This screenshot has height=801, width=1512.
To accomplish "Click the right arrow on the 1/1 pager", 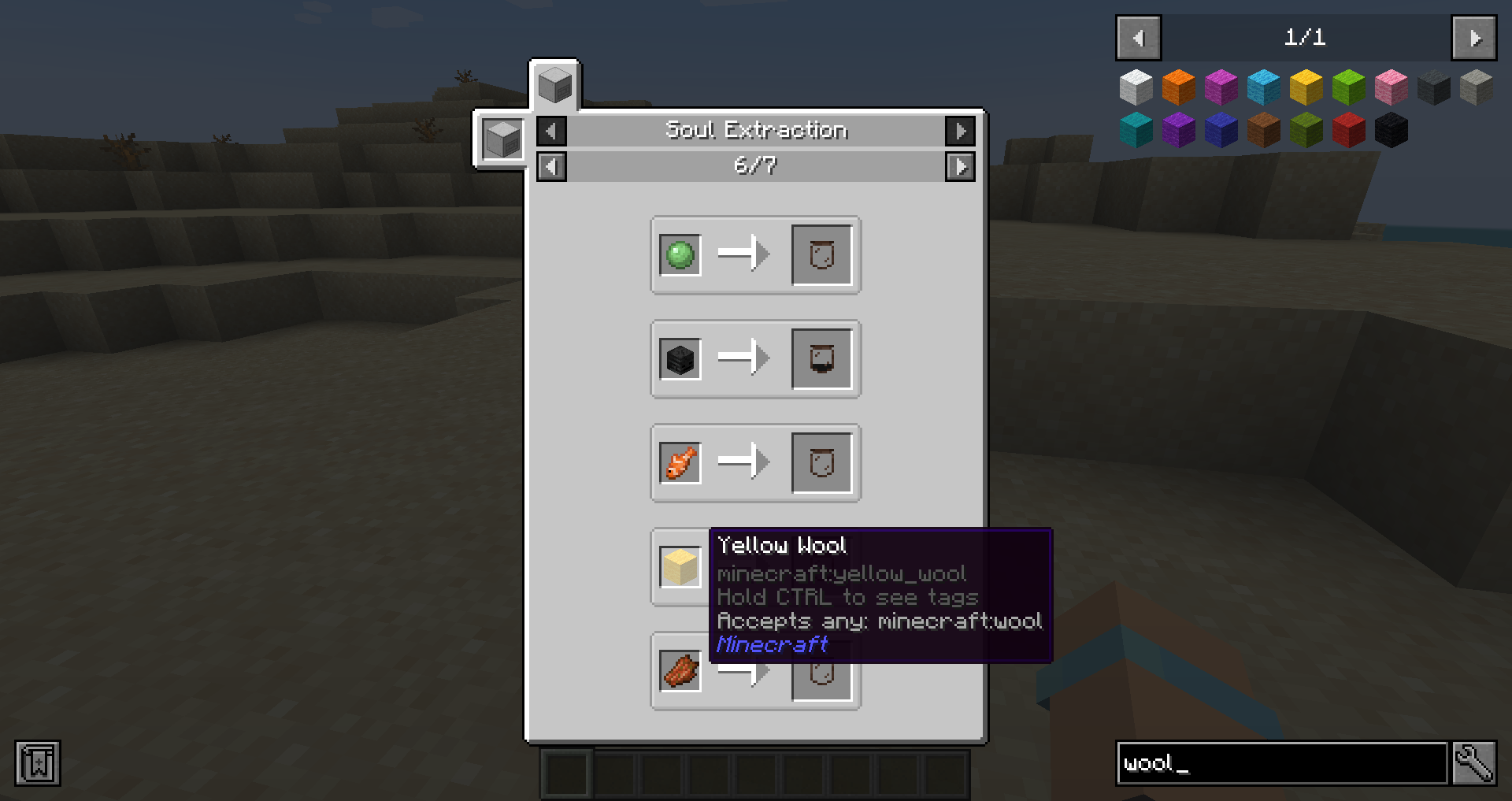I will [1474, 37].
